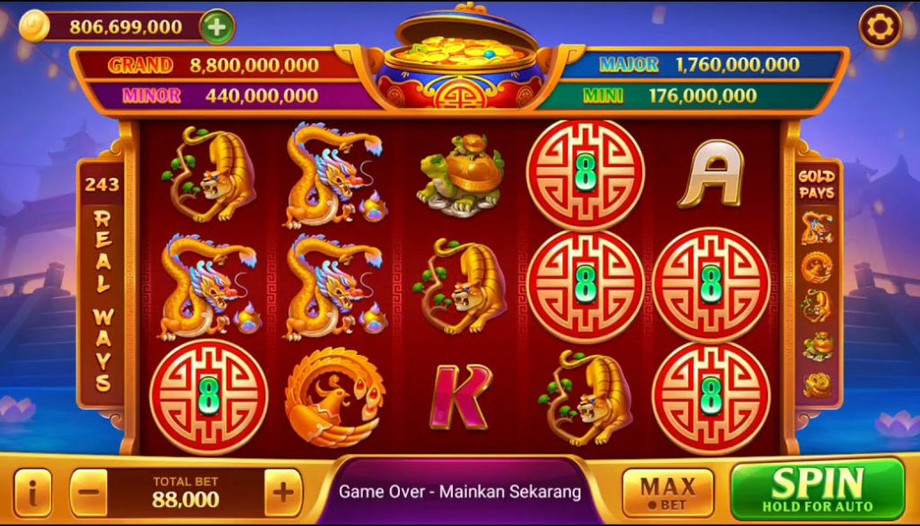Increase total bet with the plus button
920x526 pixels.
click(283, 492)
